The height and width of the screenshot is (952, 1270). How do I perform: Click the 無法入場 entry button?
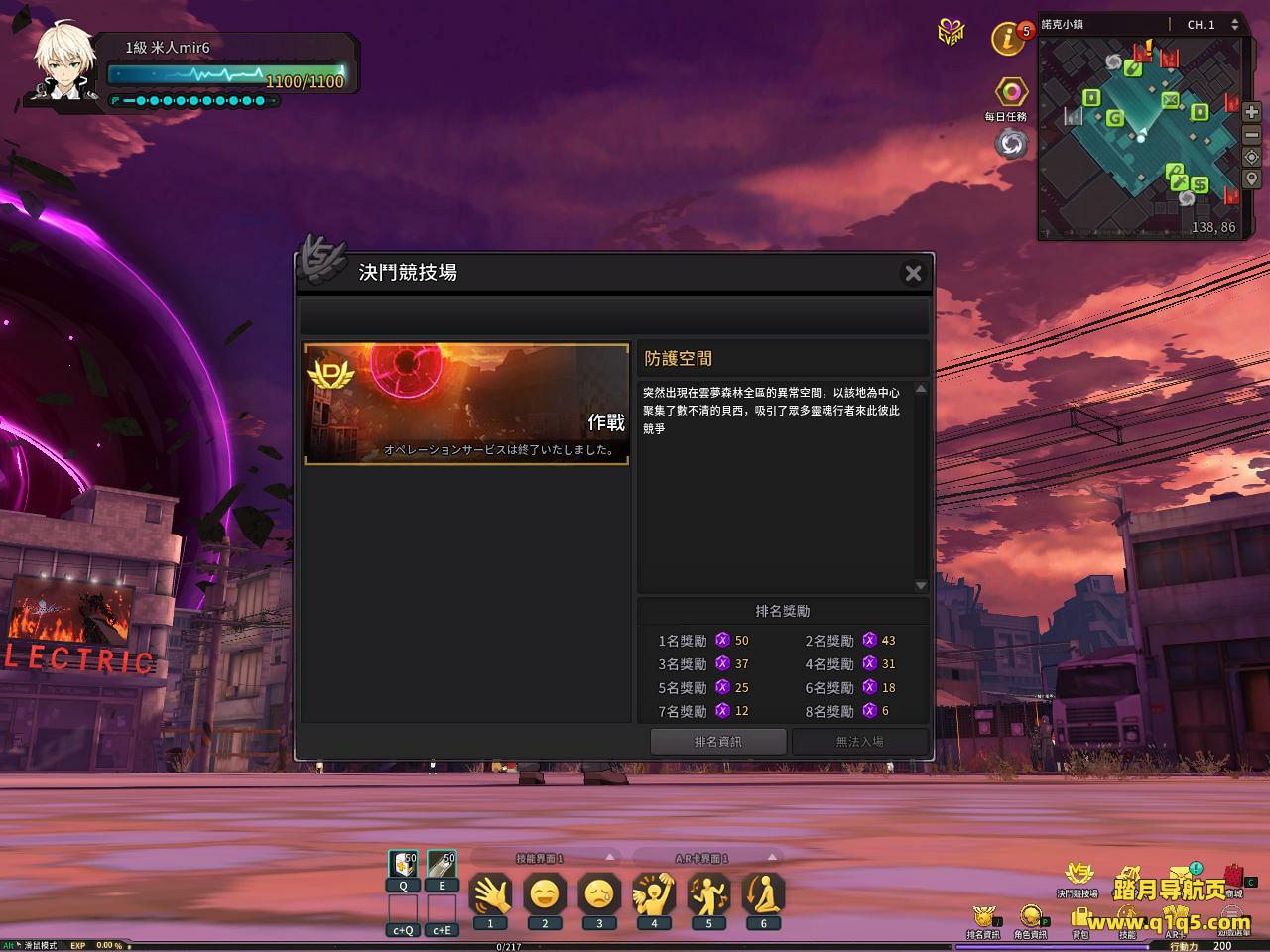[x=859, y=741]
